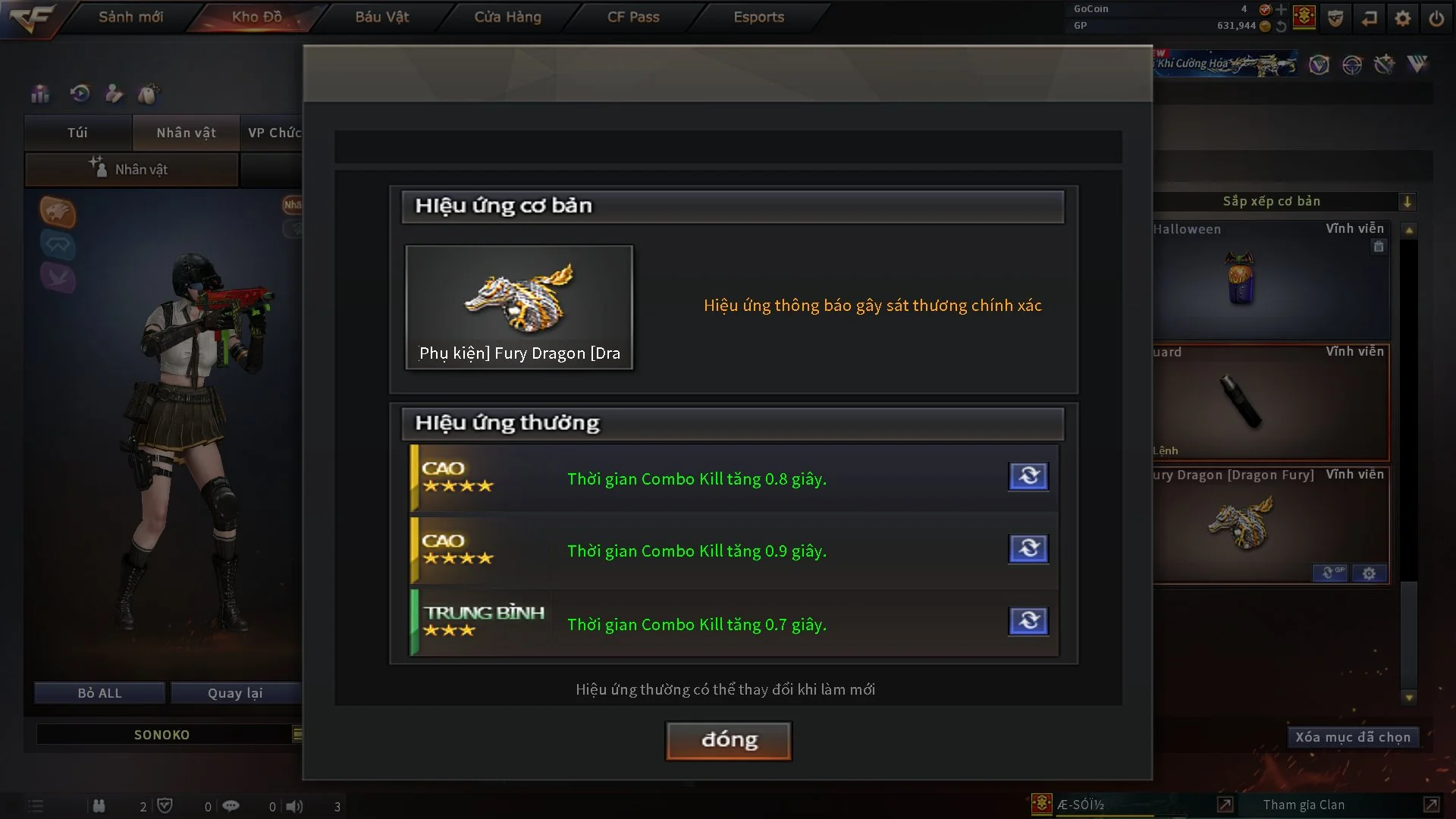Open the Sảnh mới tab
Viewport: 1456px width, 819px height.
pos(130,17)
